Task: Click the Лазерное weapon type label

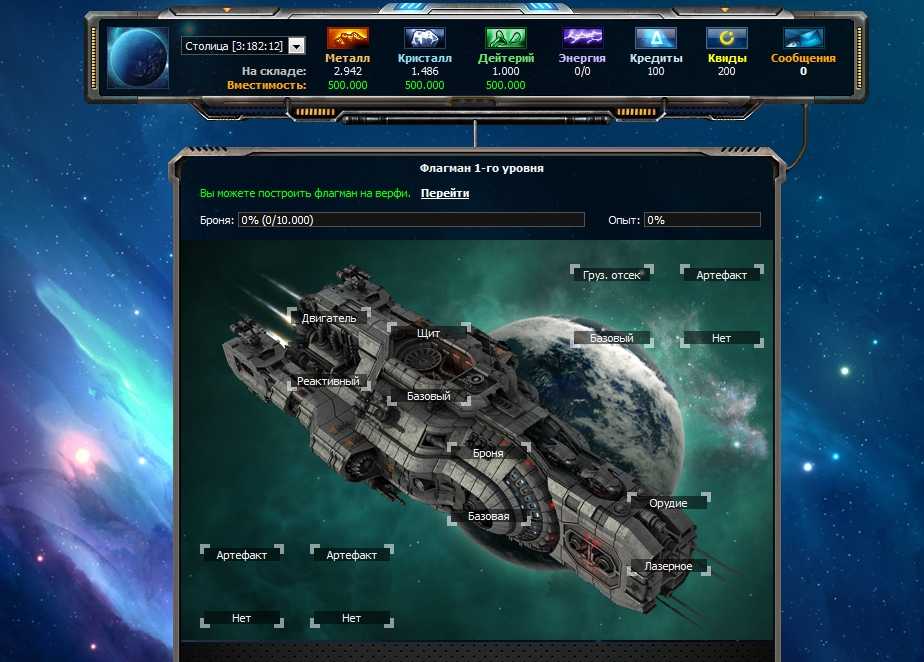Action: coord(668,567)
